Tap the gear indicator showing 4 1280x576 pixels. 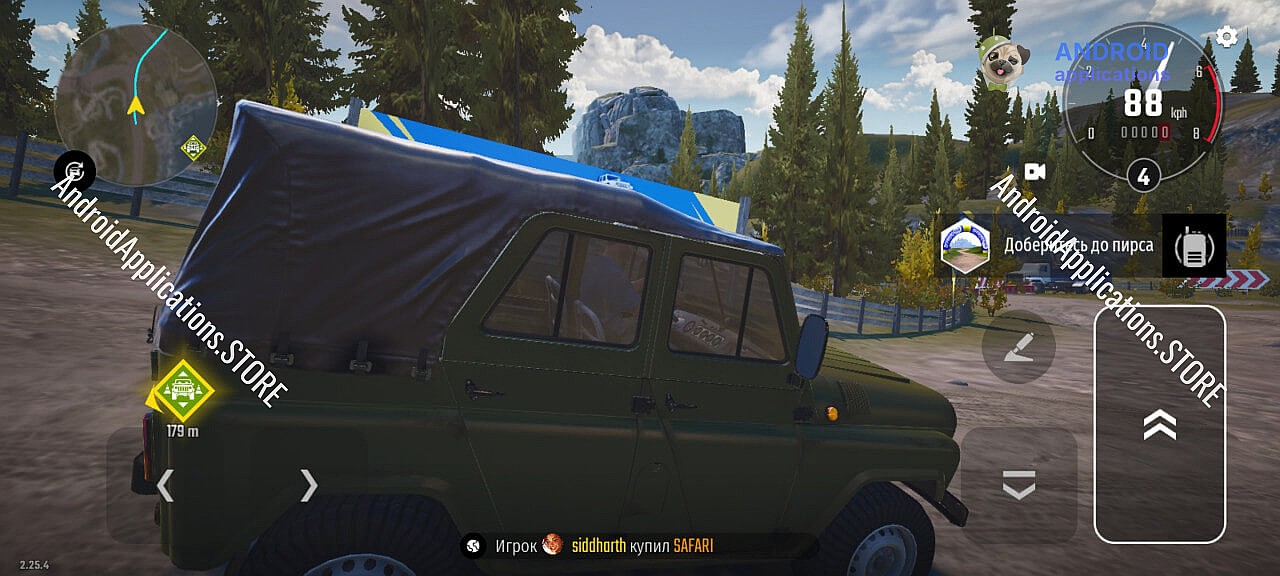tap(1143, 177)
